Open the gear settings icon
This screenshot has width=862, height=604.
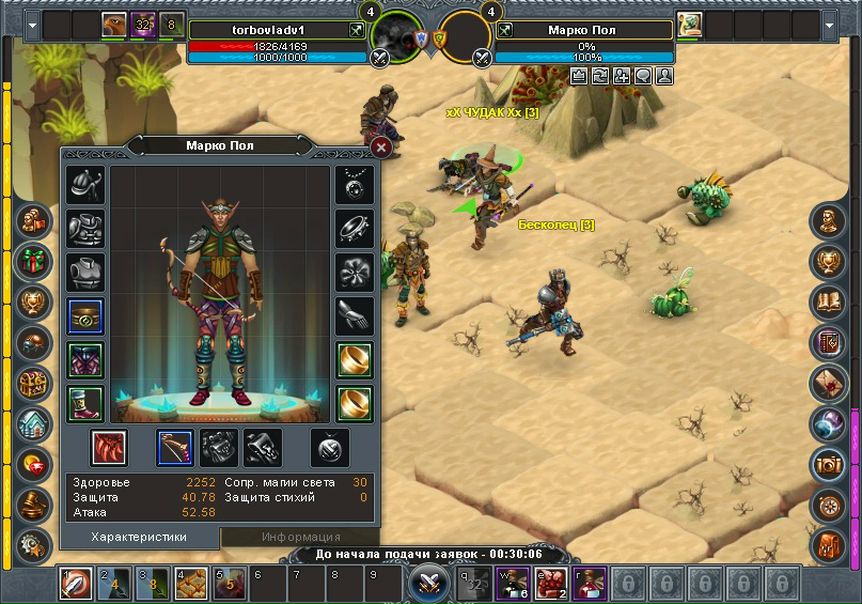[x=34, y=546]
